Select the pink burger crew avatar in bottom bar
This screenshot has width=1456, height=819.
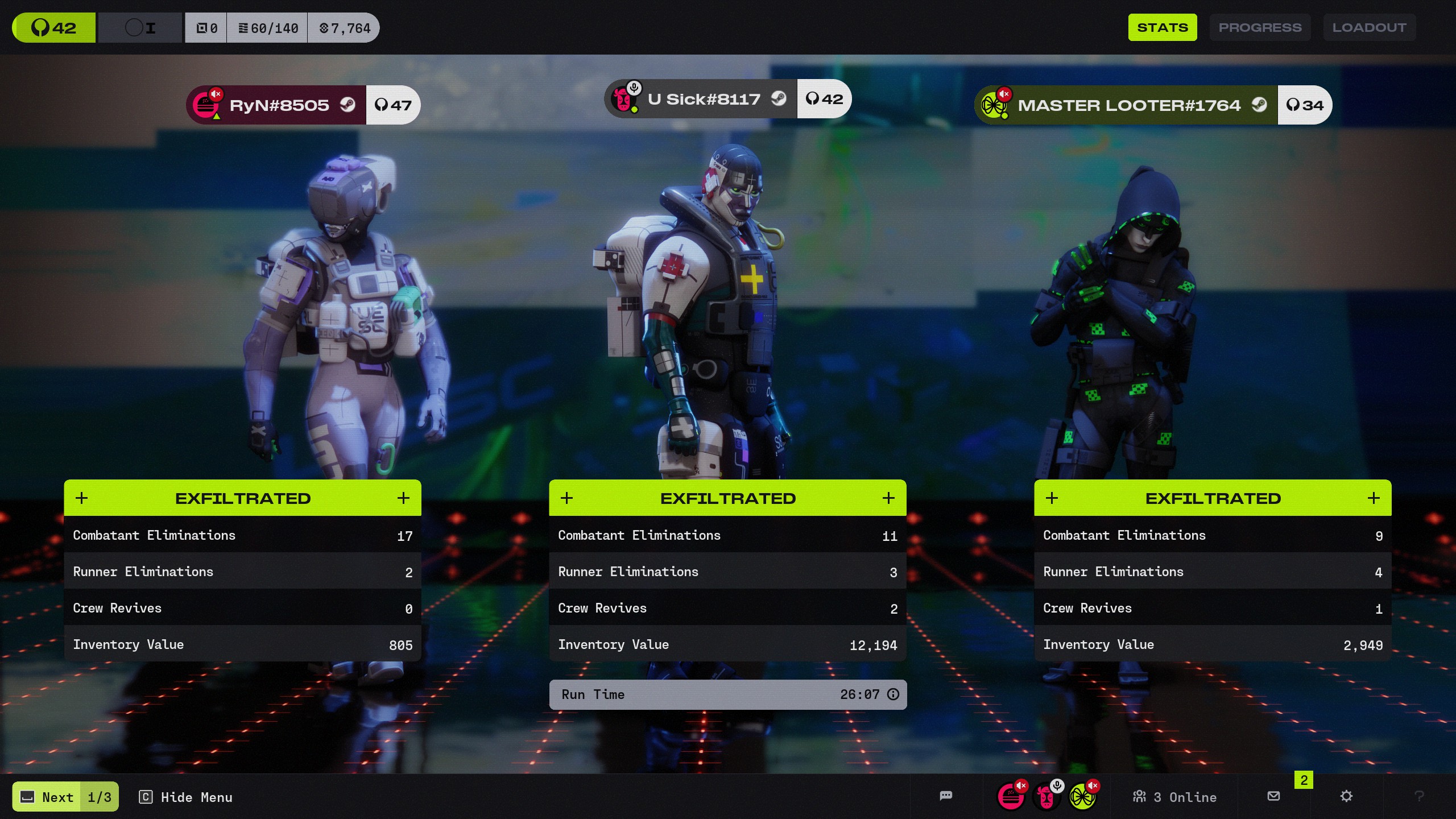tap(1011, 797)
